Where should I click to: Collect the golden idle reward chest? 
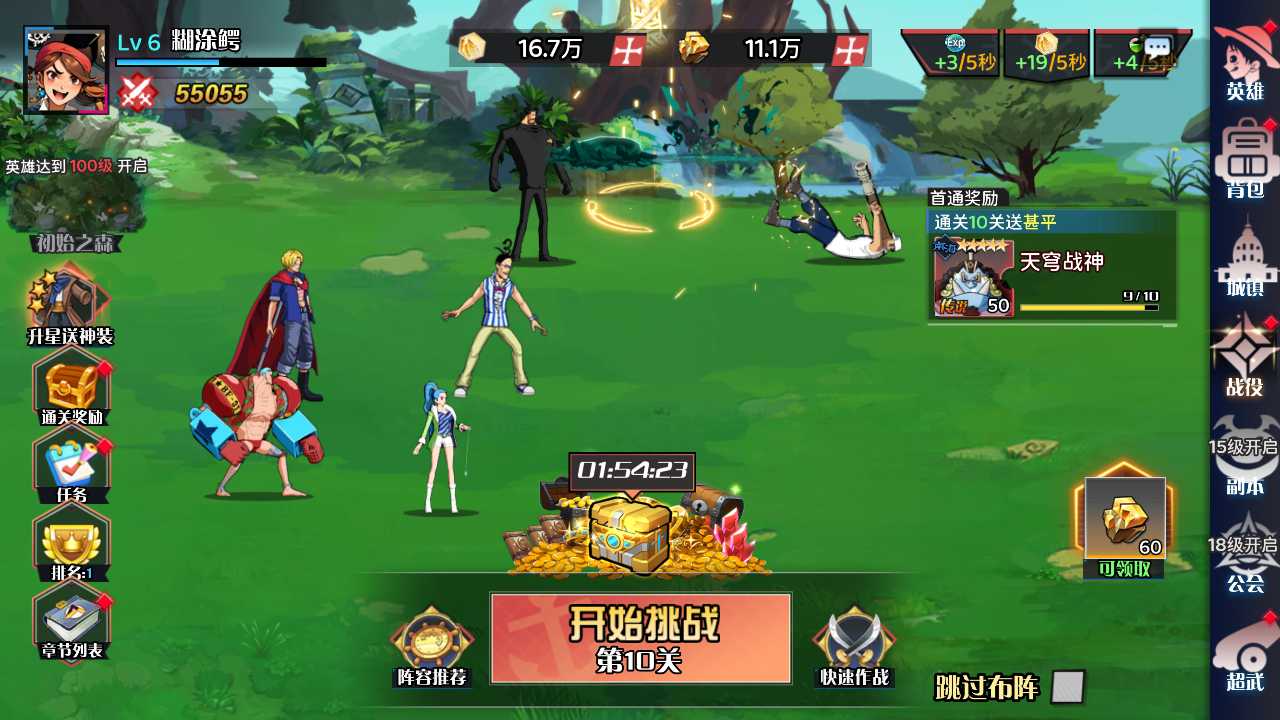pos(630,532)
